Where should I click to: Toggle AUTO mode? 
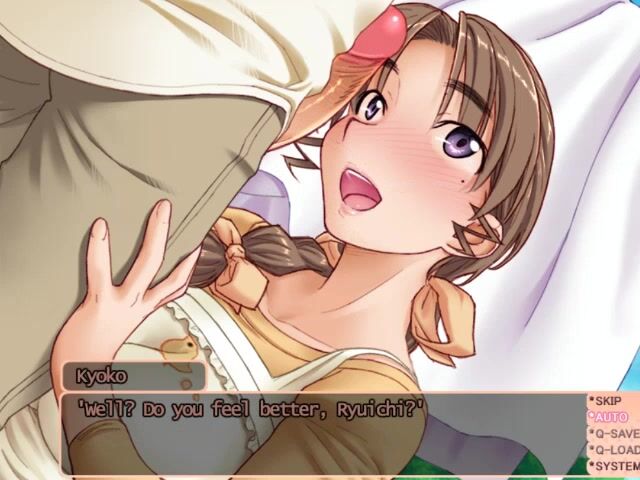(609, 416)
